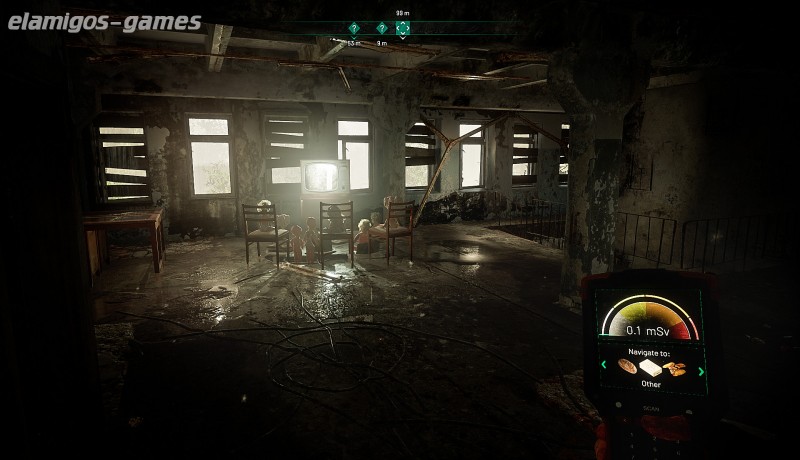The image size is (800, 460).
Task: Choose the bread icon under Navigate to
Action: (x=627, y=367)
